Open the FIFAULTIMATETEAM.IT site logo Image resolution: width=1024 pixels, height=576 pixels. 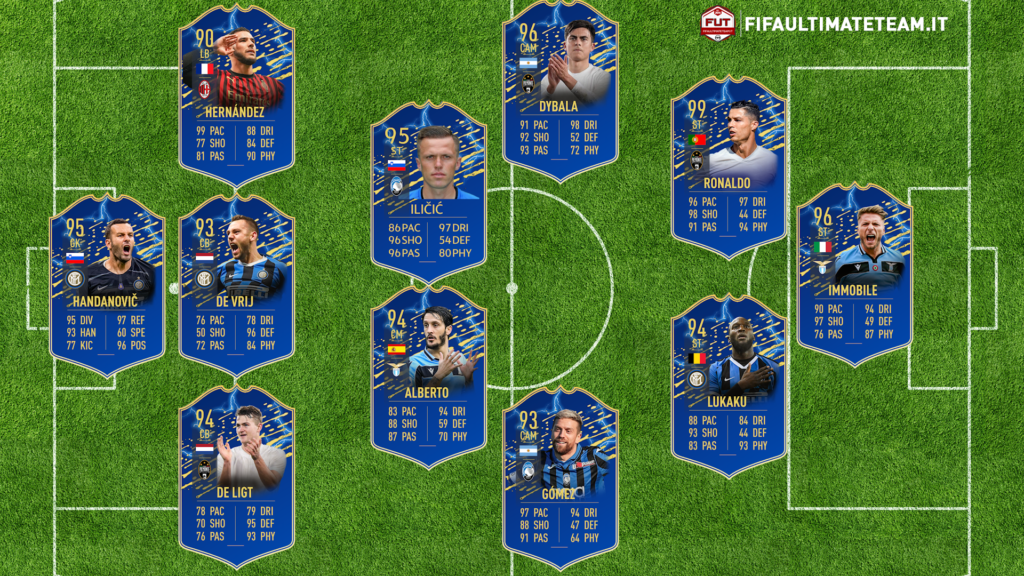tap(824, 23)
